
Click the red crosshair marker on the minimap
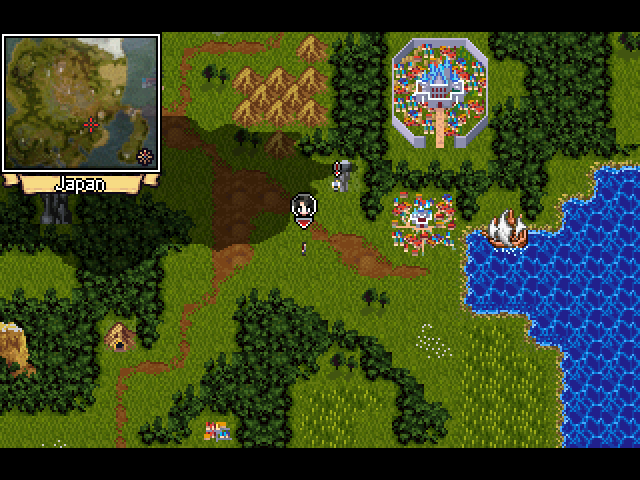pyautogui.click(x=92, y=124)
